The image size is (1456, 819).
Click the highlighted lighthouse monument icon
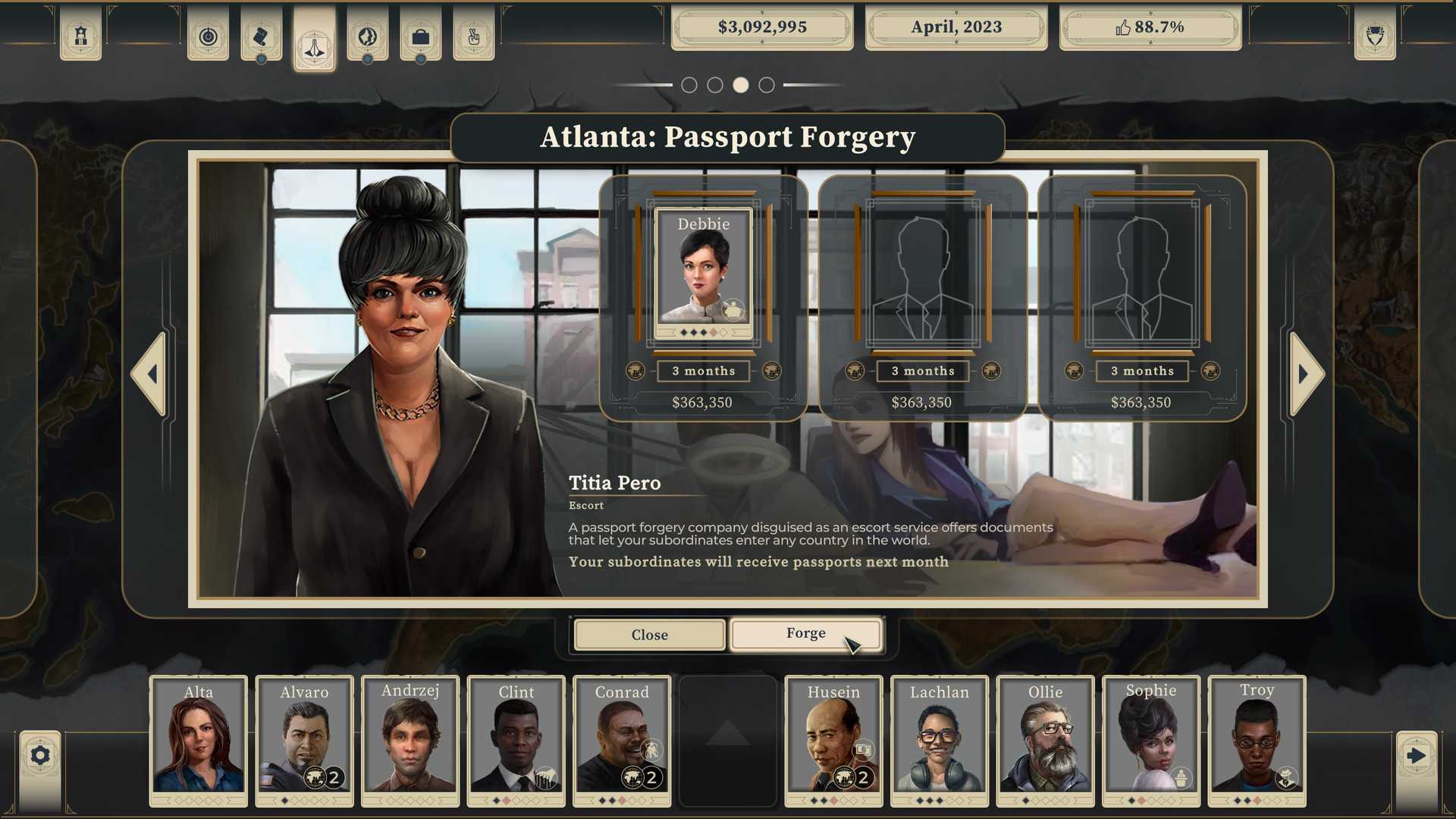pyautogui.click(x=314, y=42)
